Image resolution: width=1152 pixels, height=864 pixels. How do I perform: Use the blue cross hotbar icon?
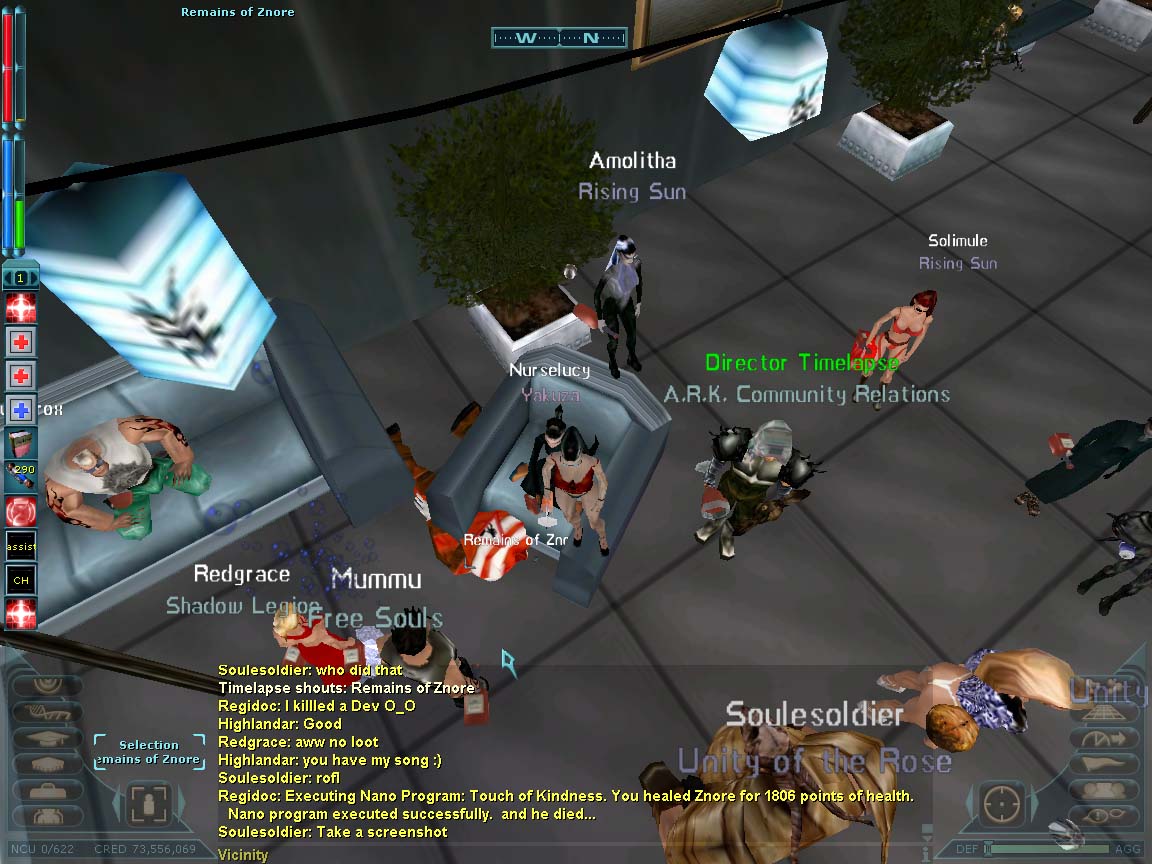[x=21, y=409]
